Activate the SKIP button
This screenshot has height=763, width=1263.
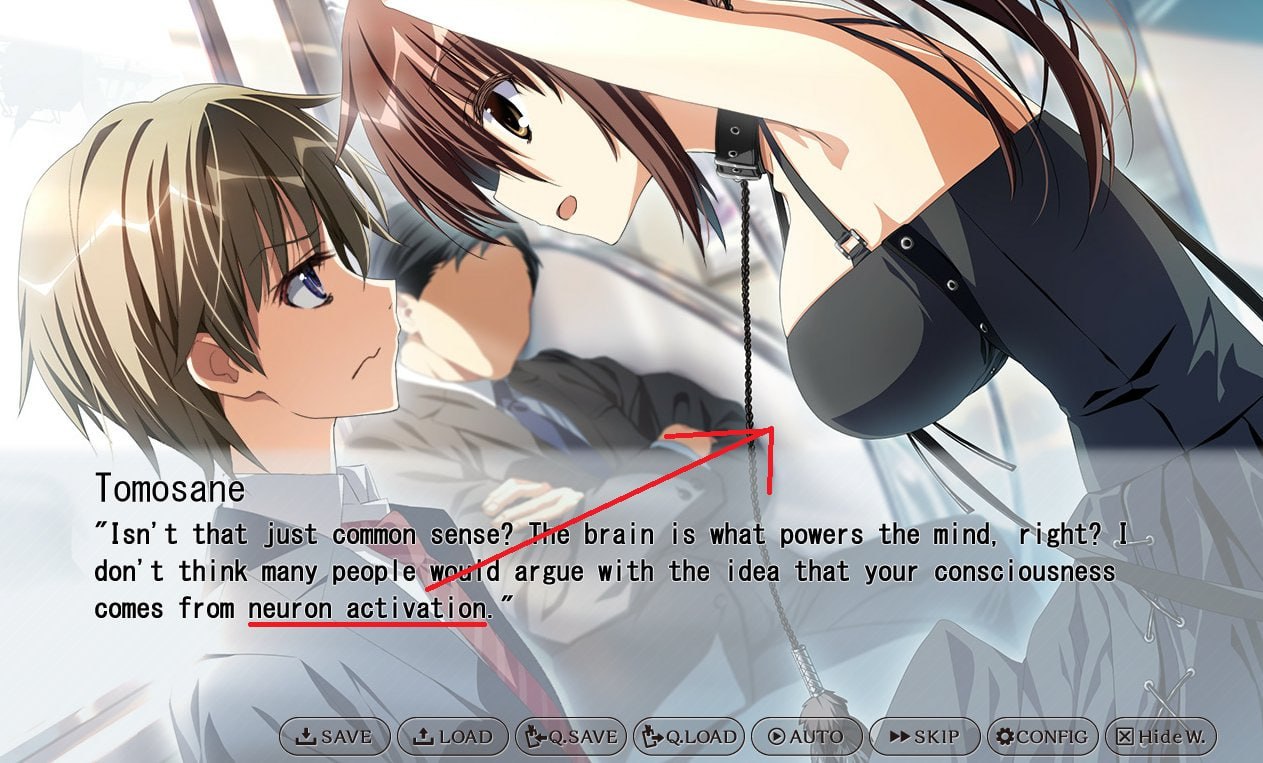925,737
